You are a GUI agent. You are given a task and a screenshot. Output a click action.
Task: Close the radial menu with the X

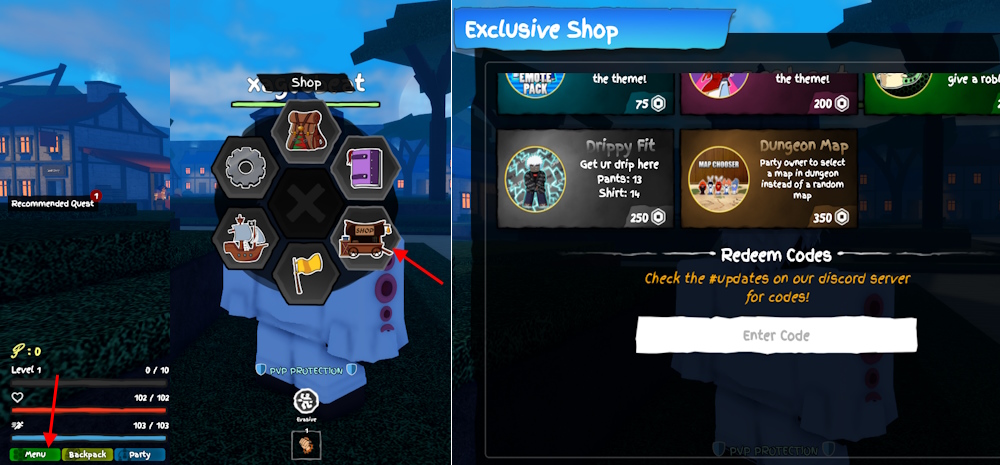(304, 204)
